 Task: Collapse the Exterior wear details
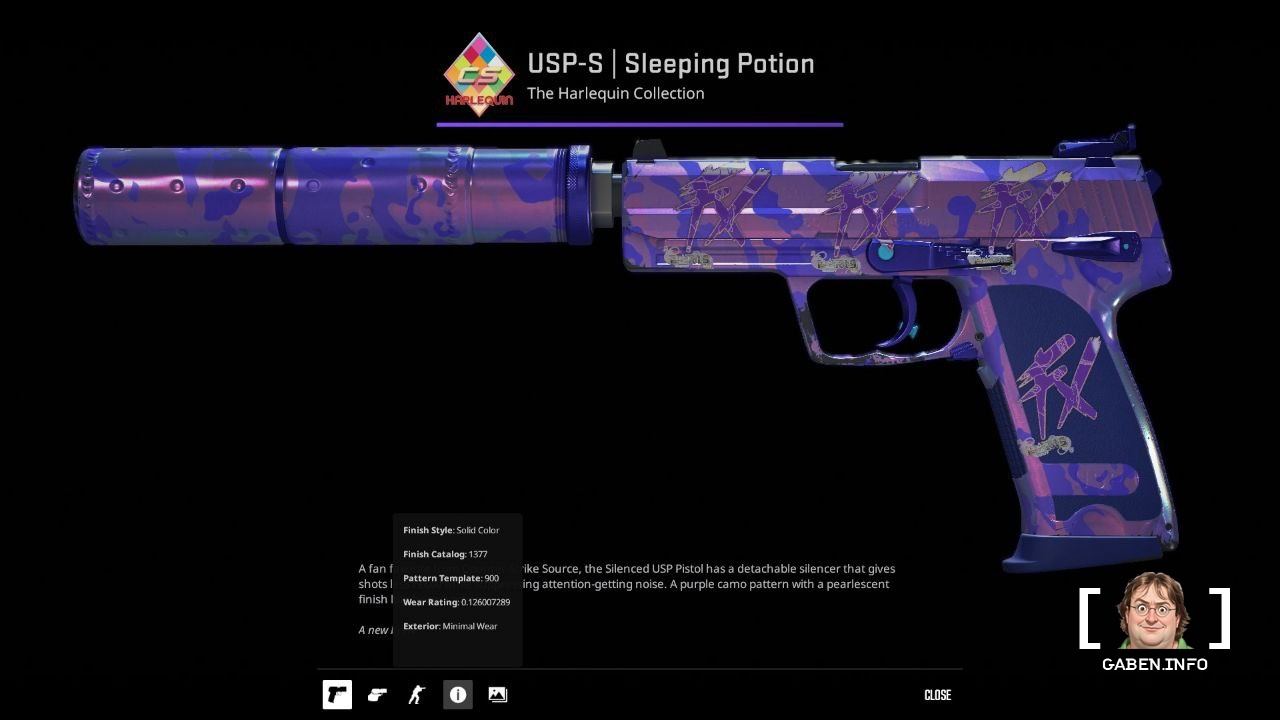450,625
